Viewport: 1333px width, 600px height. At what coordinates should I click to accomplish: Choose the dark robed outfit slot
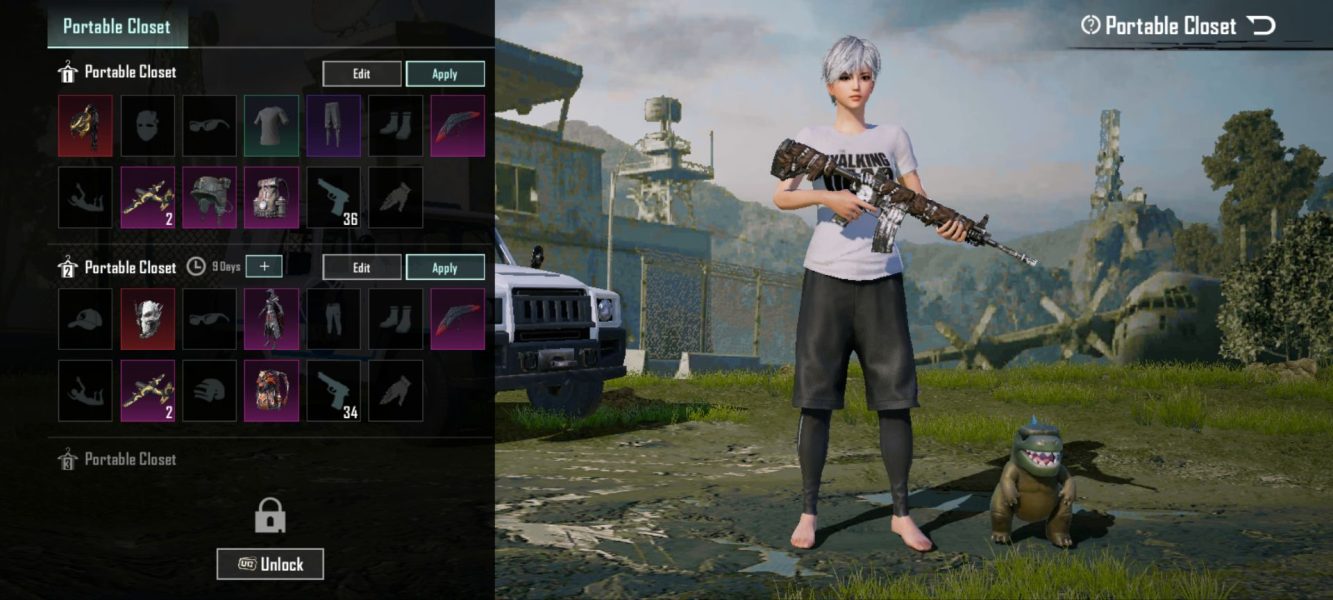[x=272, y=320]
